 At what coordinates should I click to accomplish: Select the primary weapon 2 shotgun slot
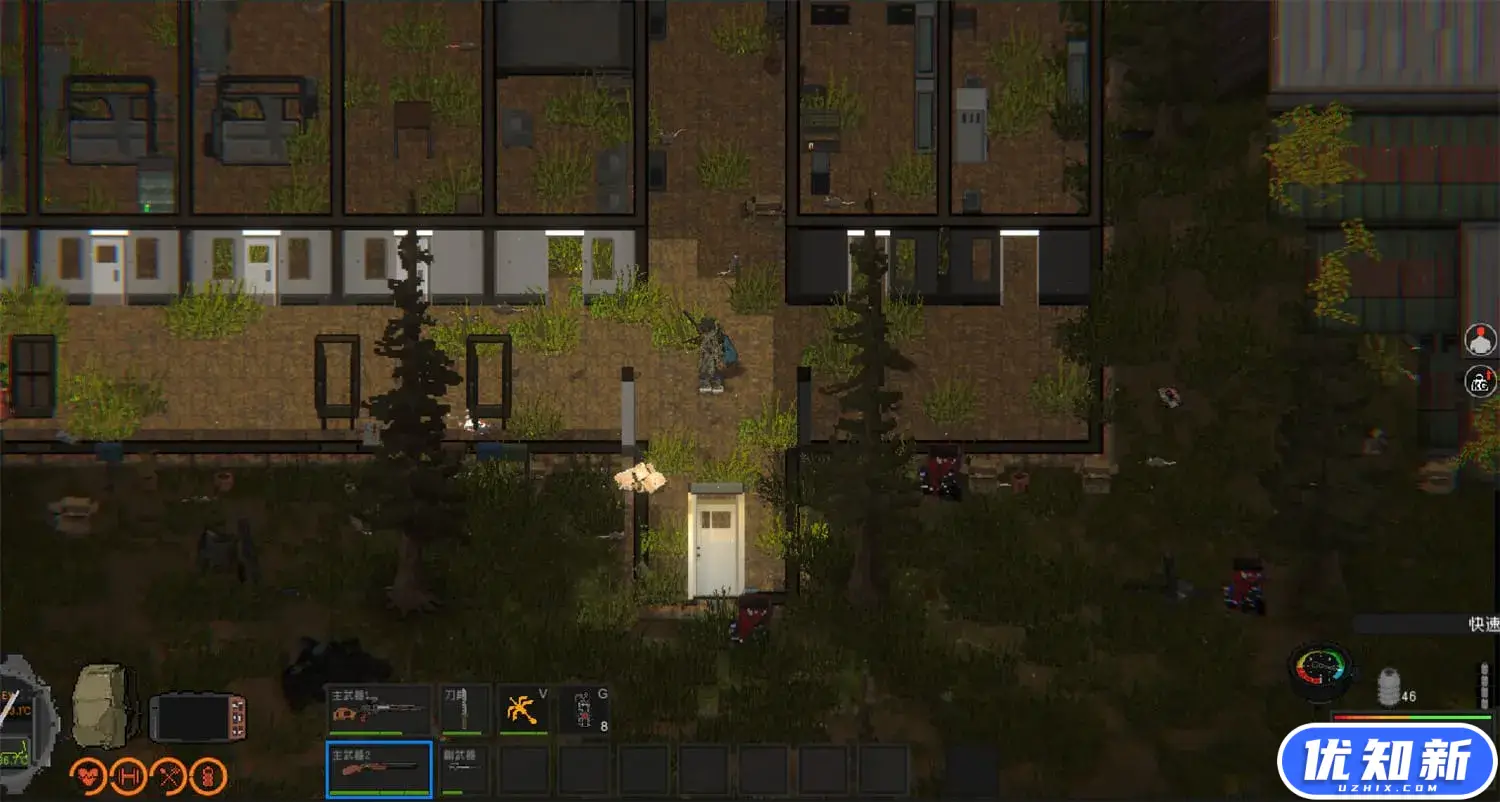tap(379, 769)
